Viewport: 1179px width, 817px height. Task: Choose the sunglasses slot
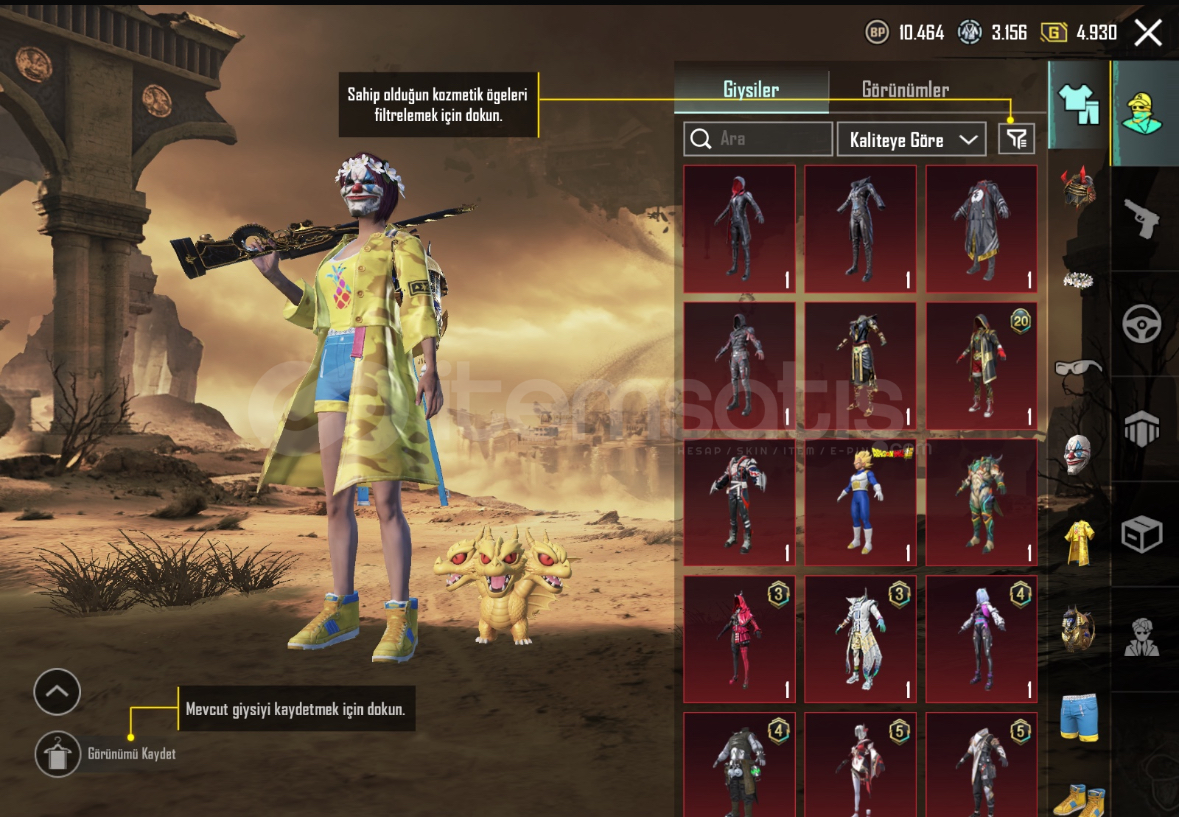(1078, 367)
